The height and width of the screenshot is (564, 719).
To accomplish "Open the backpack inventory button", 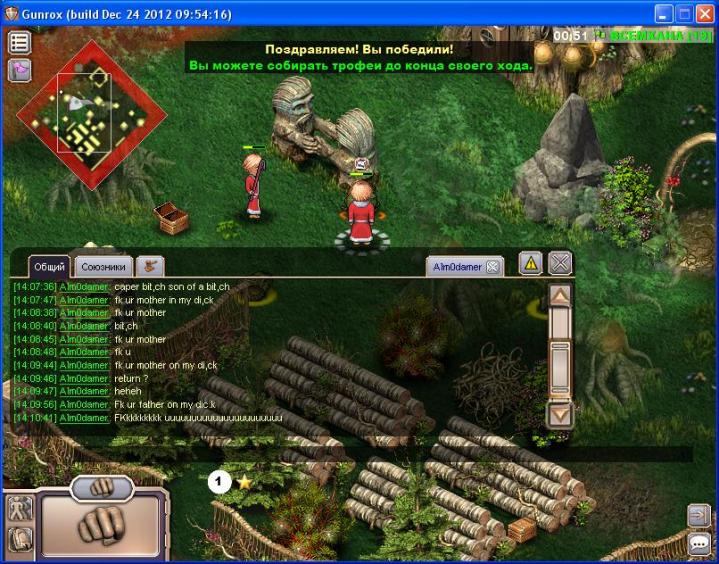I will pos(19,541).
